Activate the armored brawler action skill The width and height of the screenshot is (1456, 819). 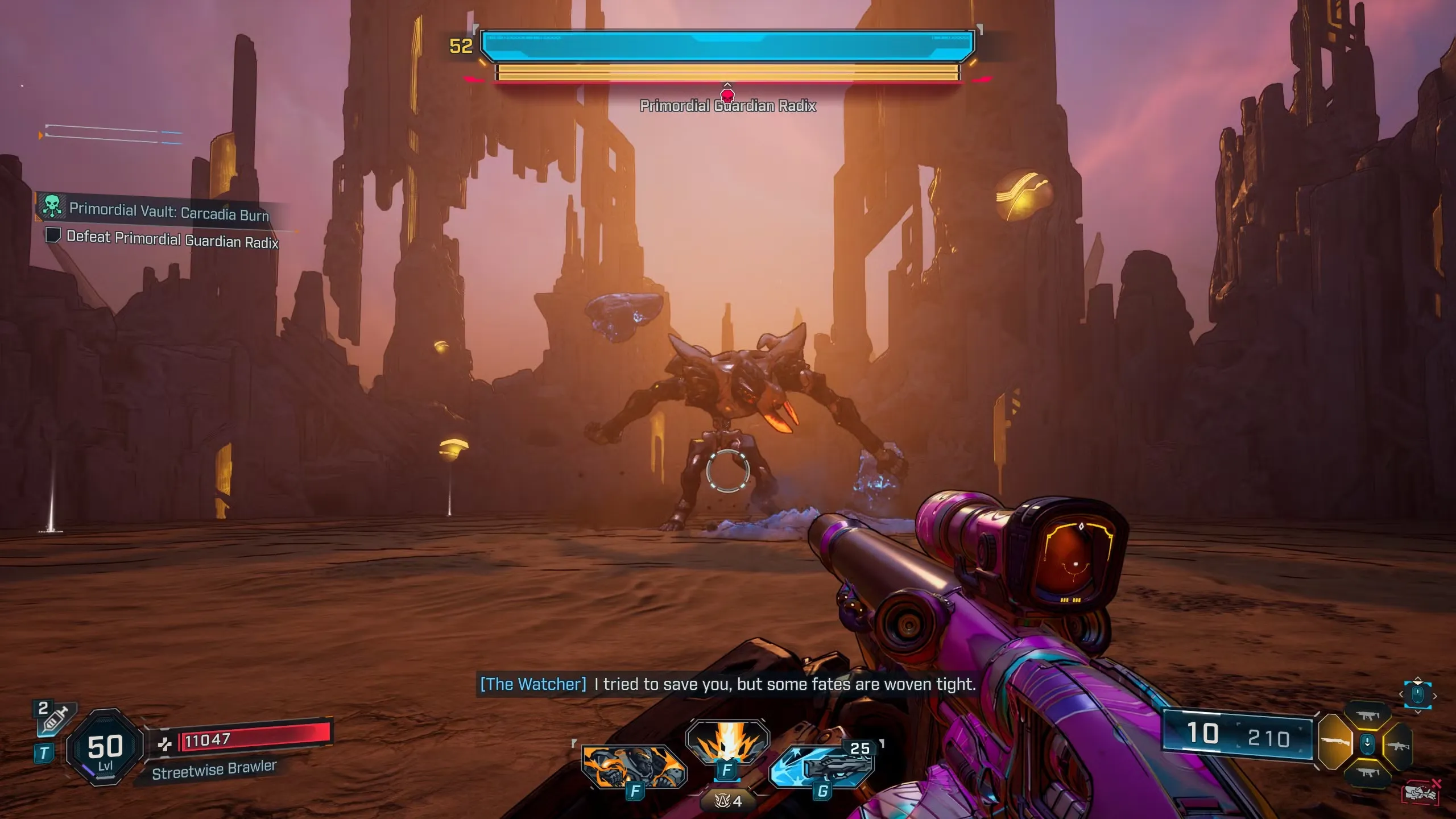click(x=634, y=766)
